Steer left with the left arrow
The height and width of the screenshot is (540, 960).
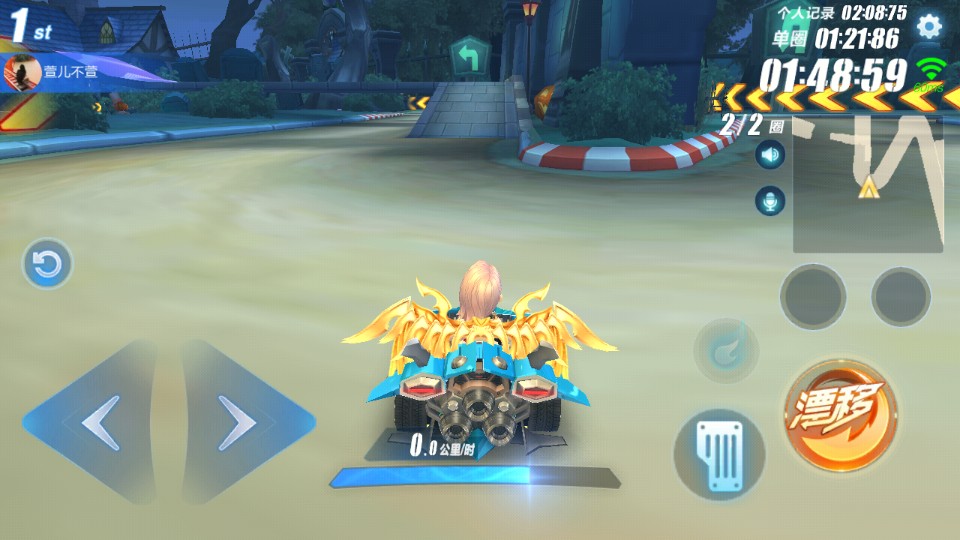(x=98, y=423)
